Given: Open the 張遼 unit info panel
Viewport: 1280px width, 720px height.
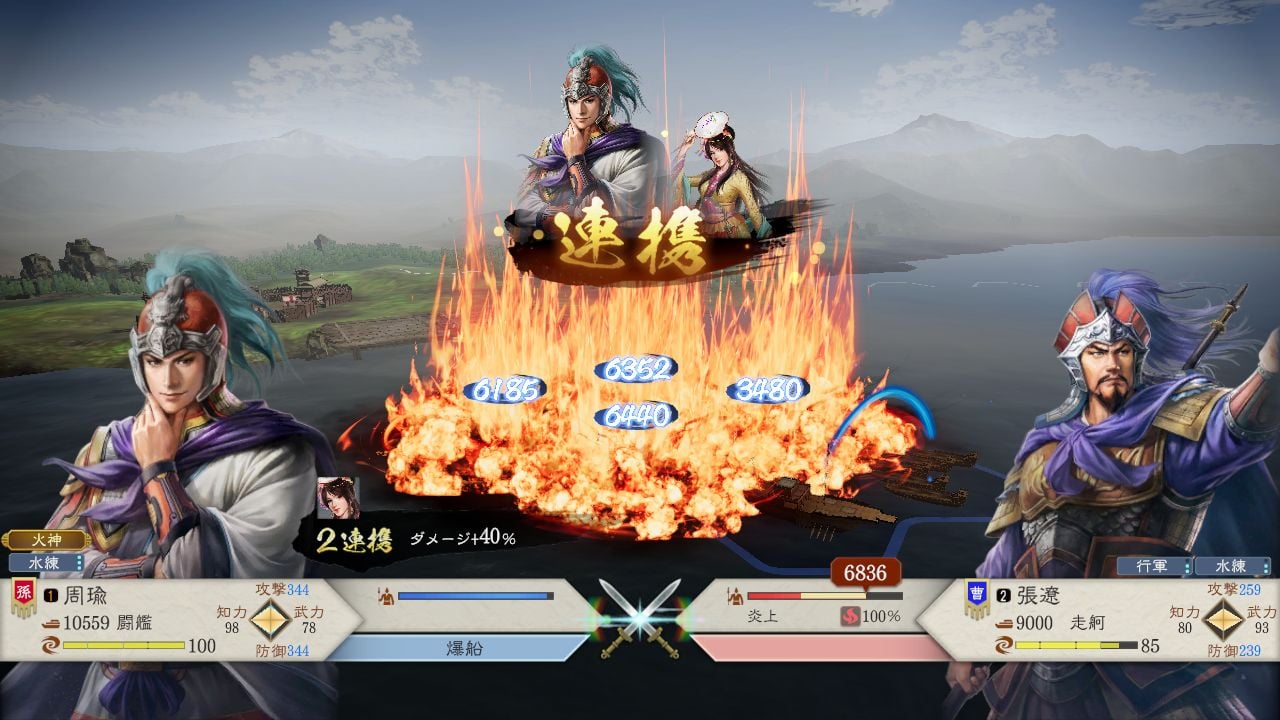Looking at the screenshot, I should tap(1100, 620).
